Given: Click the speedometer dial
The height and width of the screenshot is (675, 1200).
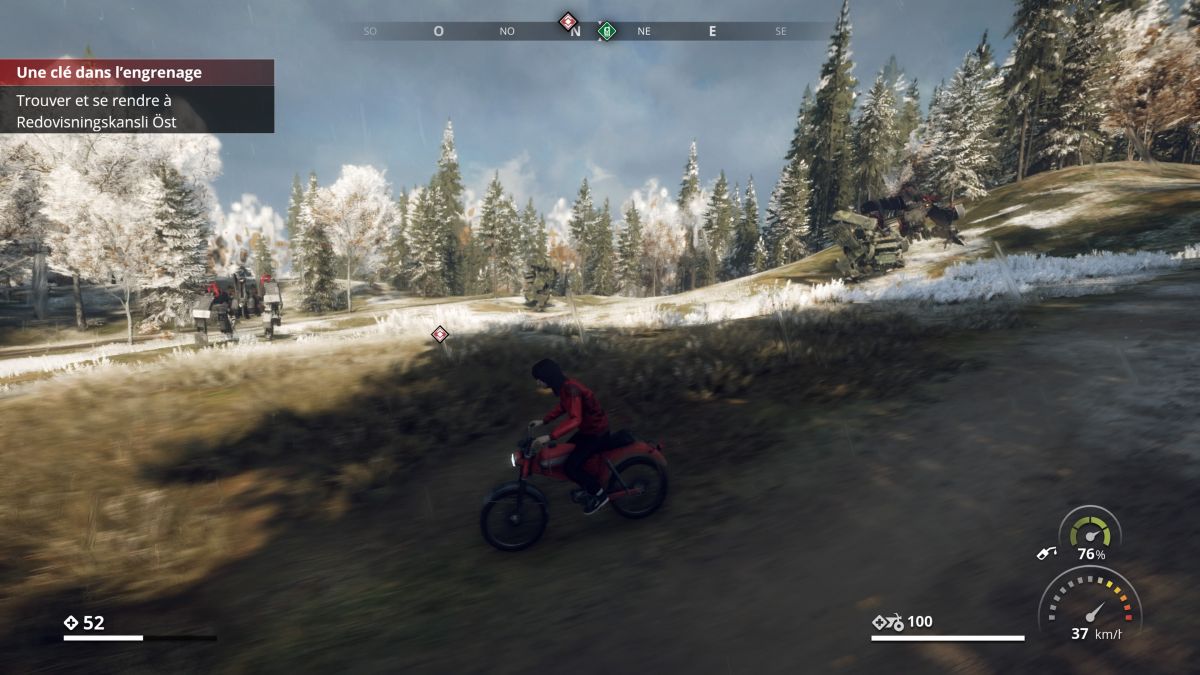Looking at the screenshot, I should pos(1089,603).
